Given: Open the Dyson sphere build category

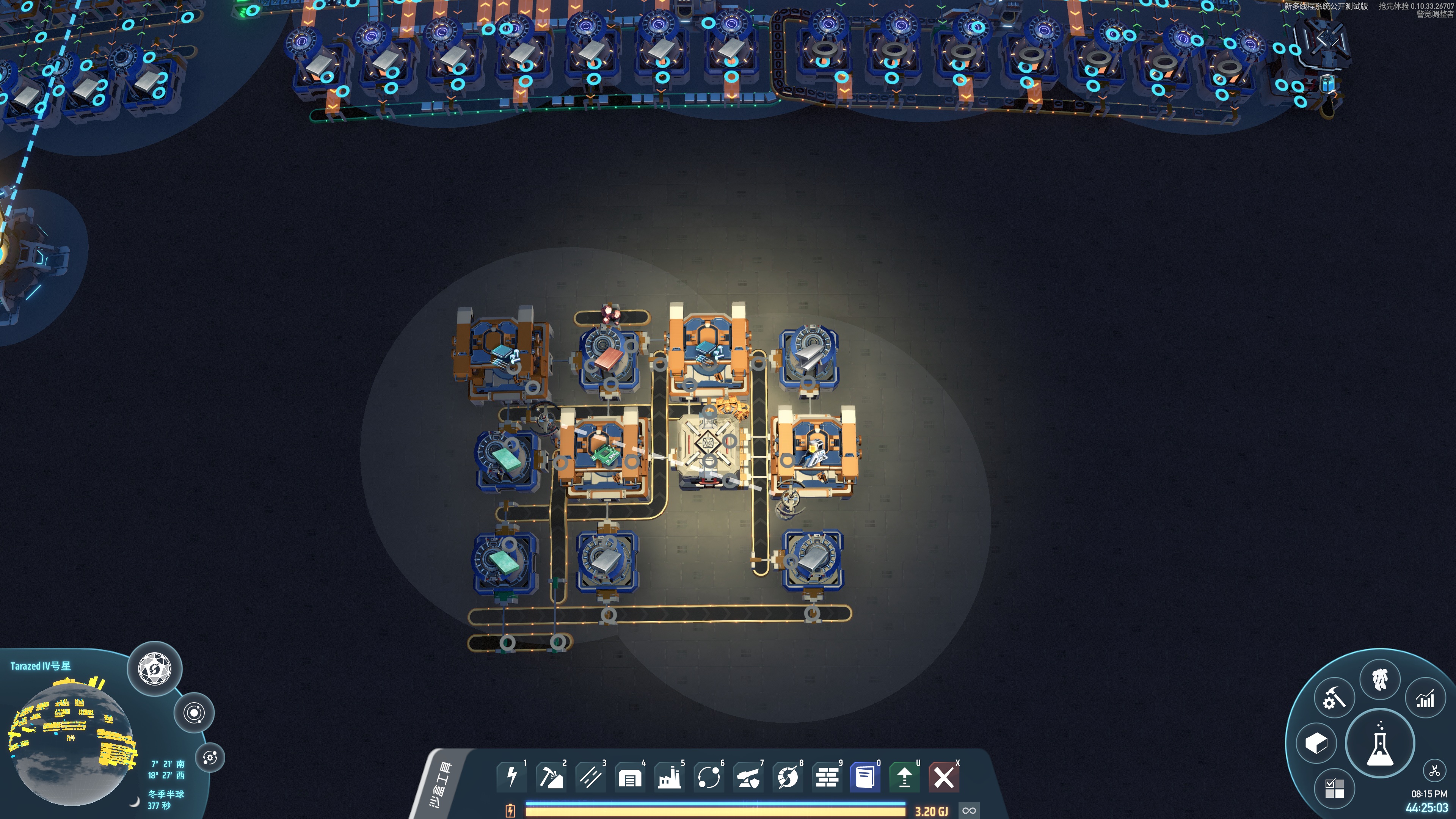Looking at the screenshot, I should 788,777.
